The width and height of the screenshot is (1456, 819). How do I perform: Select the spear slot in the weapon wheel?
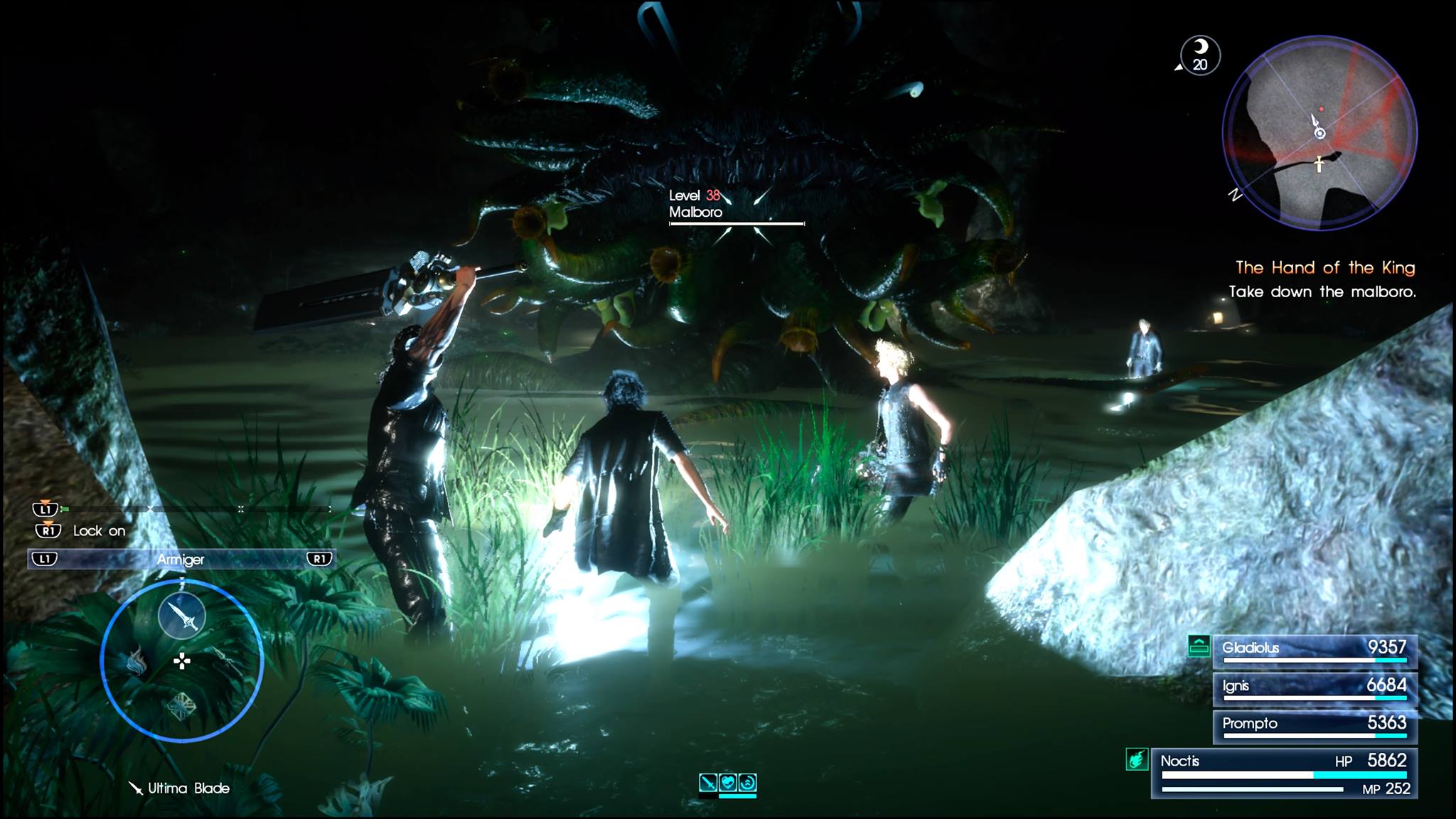tap(228, 660)
